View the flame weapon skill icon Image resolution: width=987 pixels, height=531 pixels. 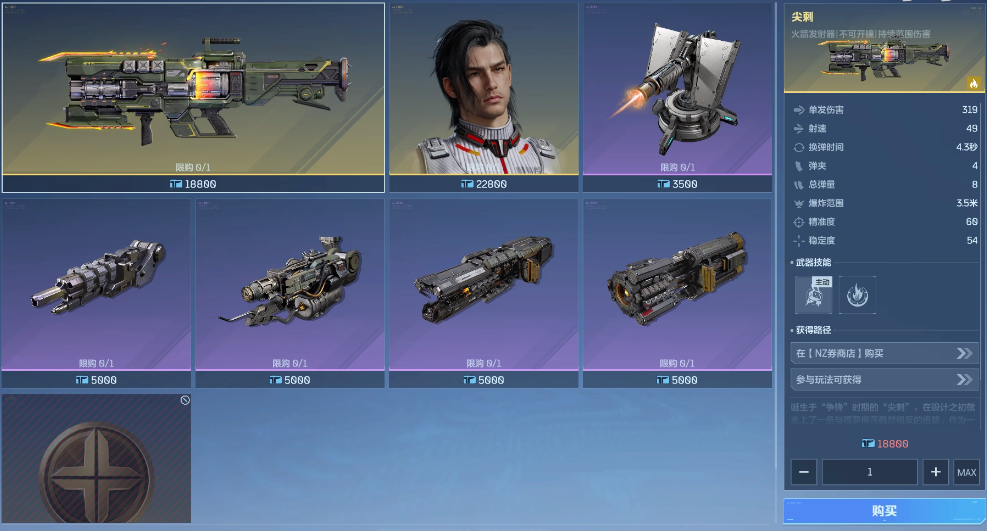(x=858, y=295)
